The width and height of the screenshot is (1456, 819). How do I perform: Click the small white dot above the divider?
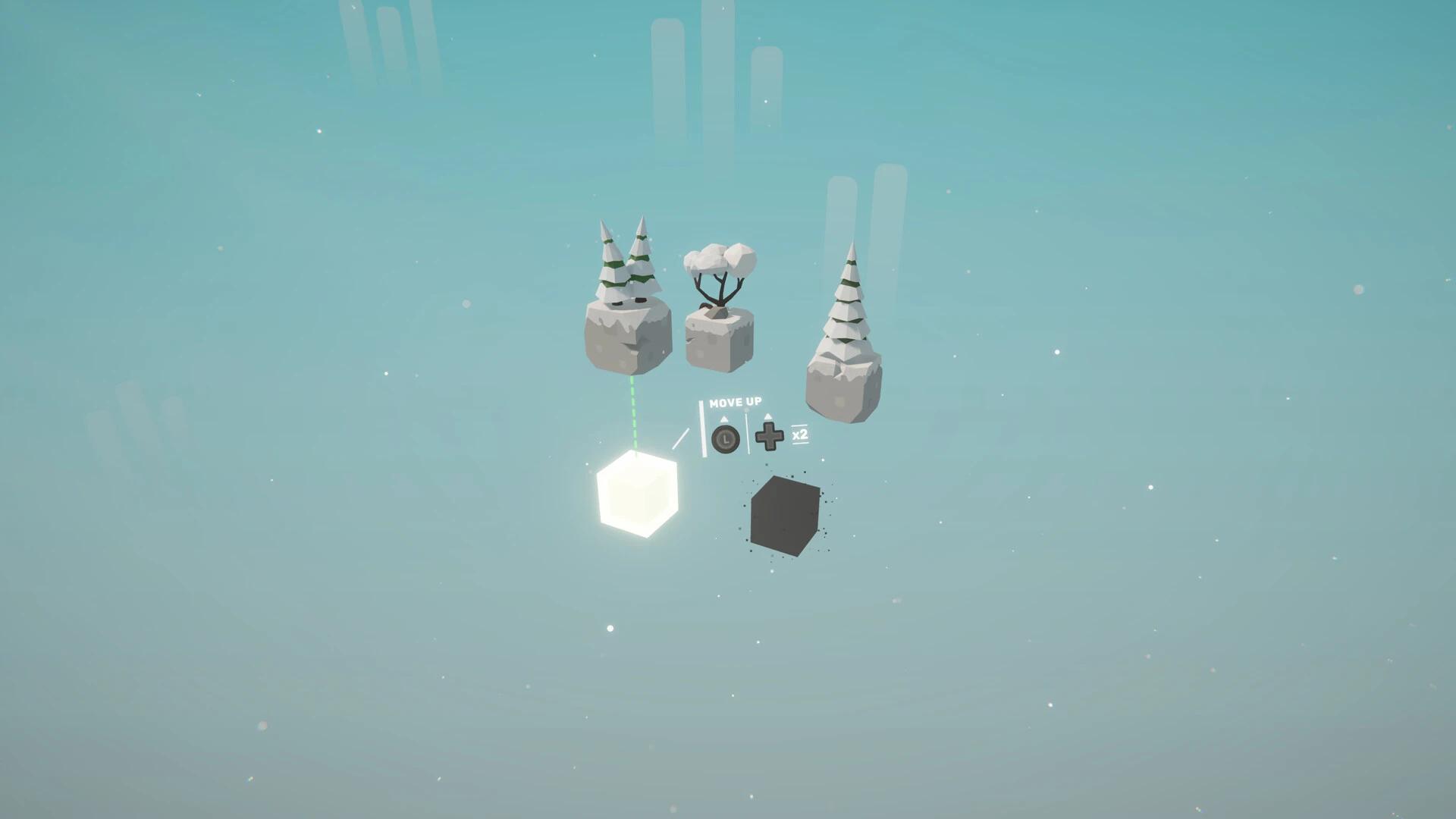pos(746,410)
